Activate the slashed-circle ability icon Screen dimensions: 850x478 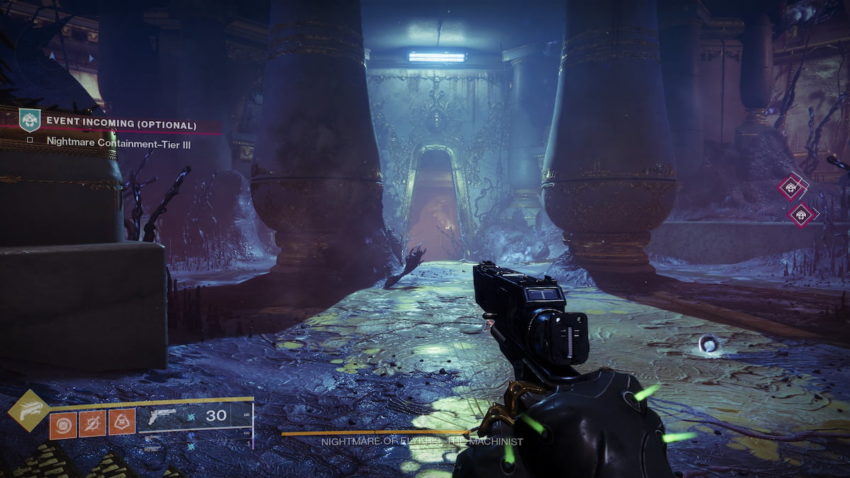click(x=92, y=424)
